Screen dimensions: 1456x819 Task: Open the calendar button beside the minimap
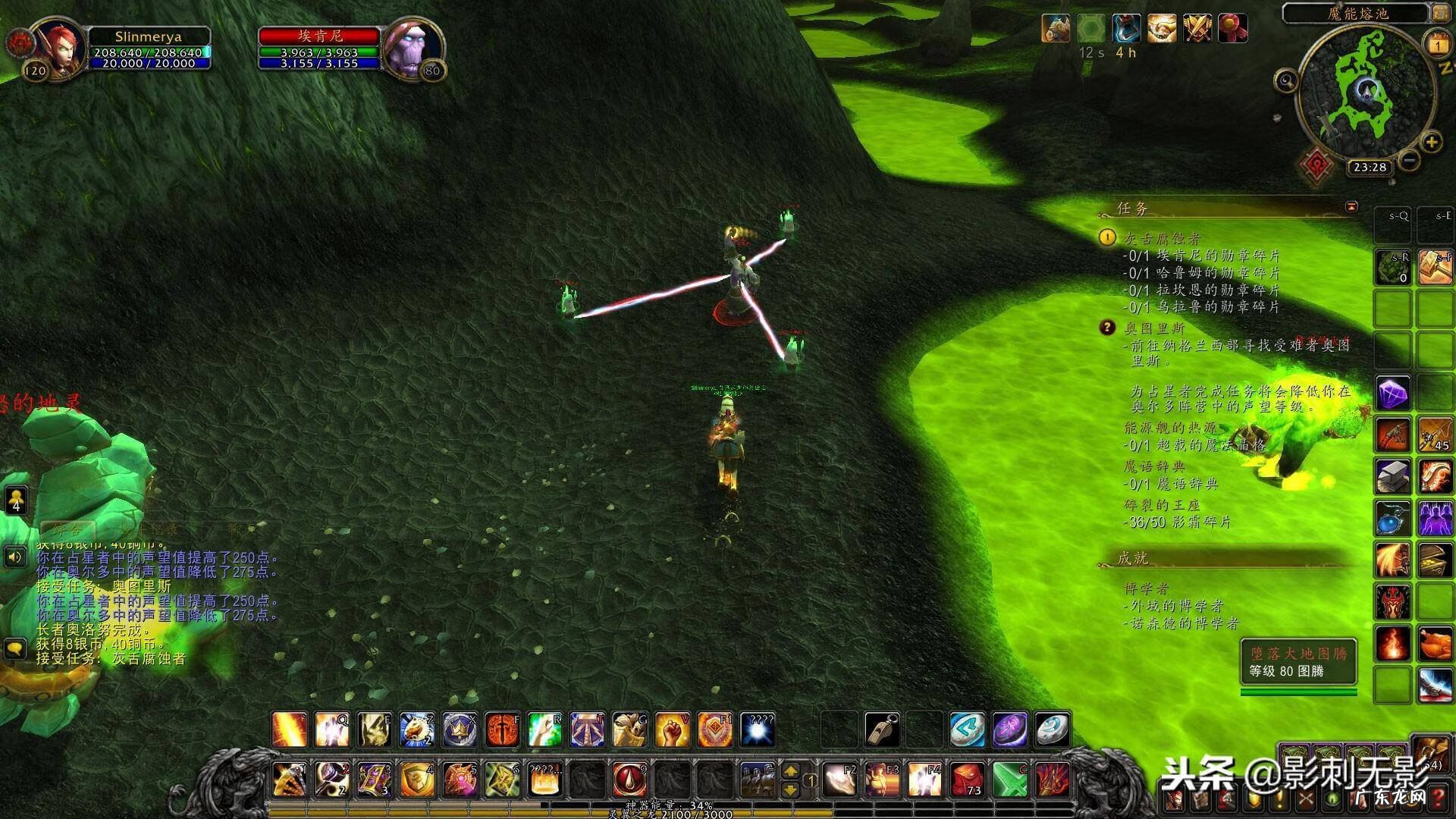click(x=1438, y=45)
